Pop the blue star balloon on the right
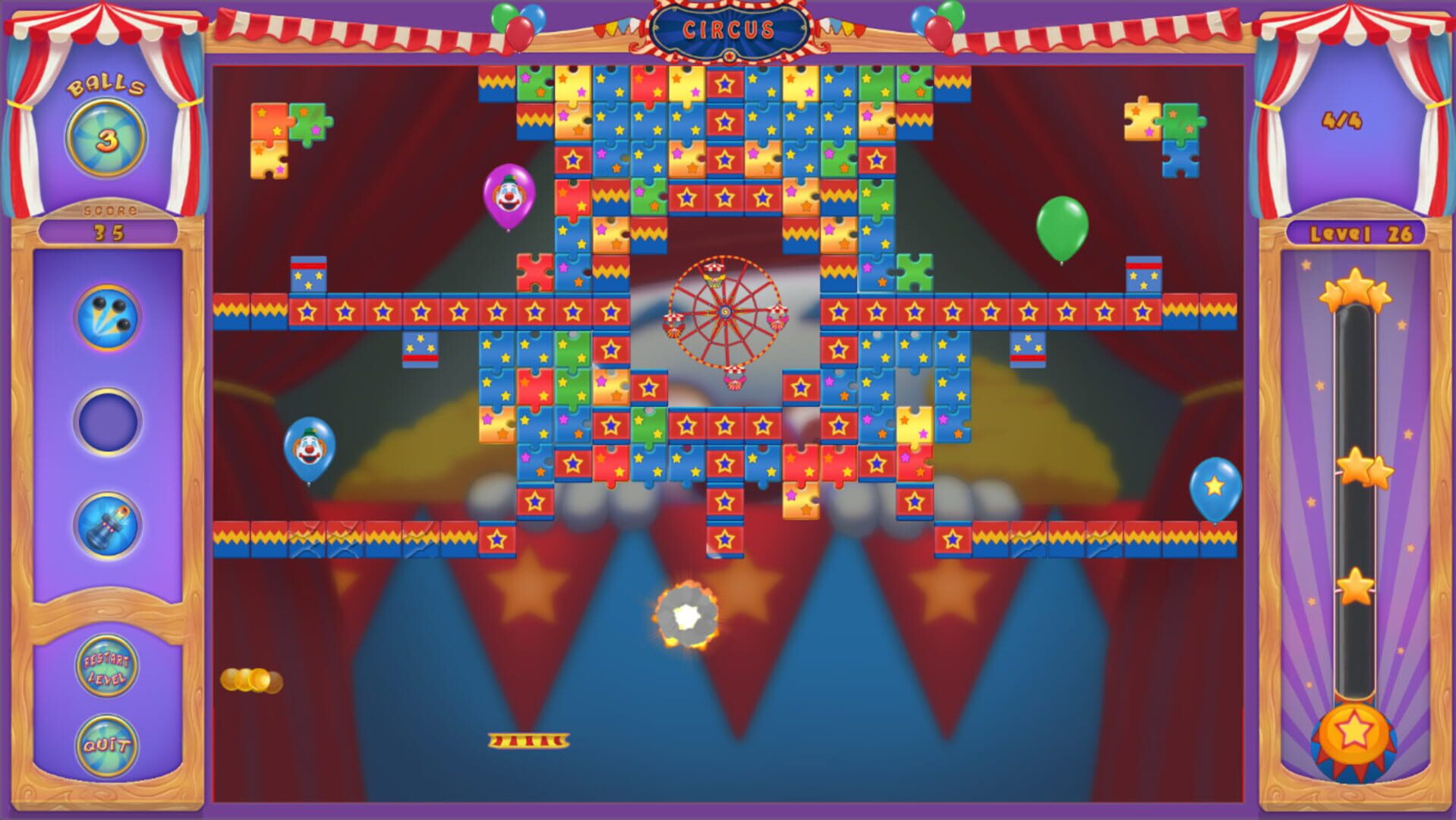The width and height of the screenshot is (1456, 820). (1215, 489)
